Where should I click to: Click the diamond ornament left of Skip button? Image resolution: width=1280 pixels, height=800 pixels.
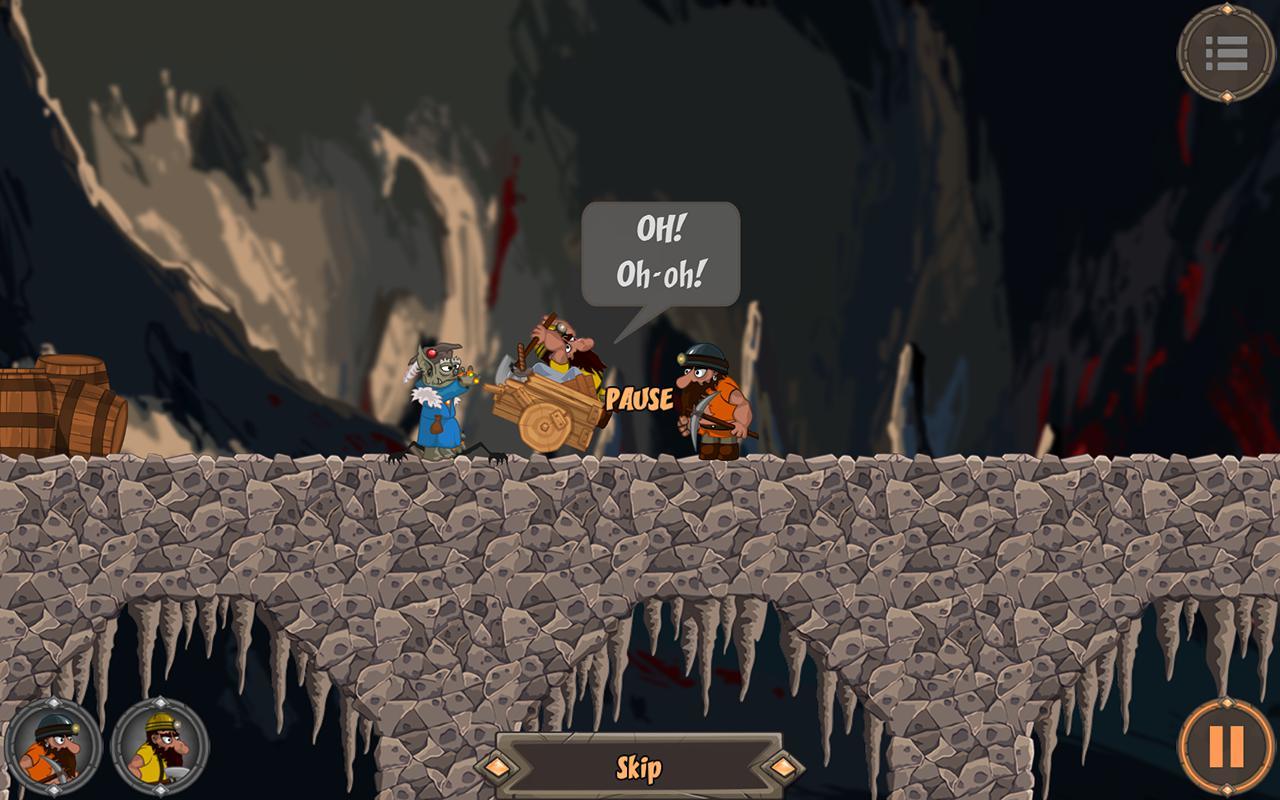click(x=498, y=766)
